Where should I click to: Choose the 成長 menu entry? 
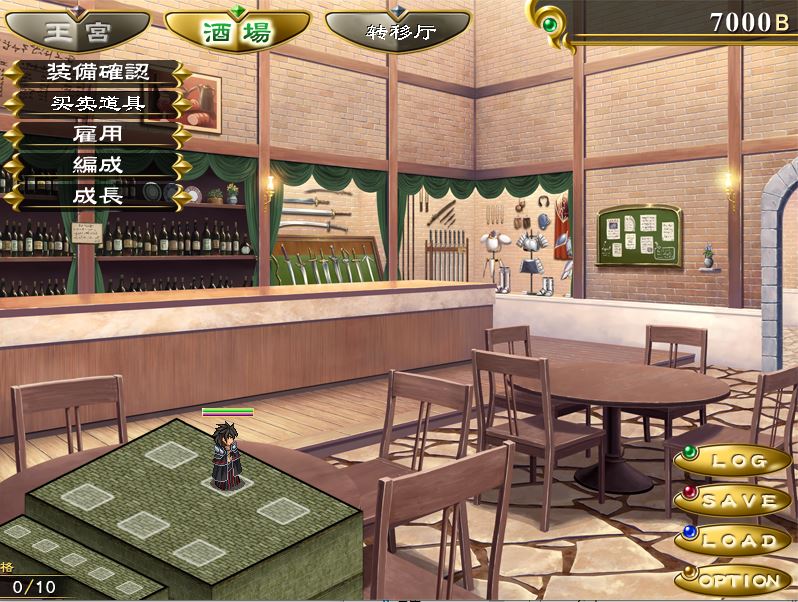coord(97,195)
